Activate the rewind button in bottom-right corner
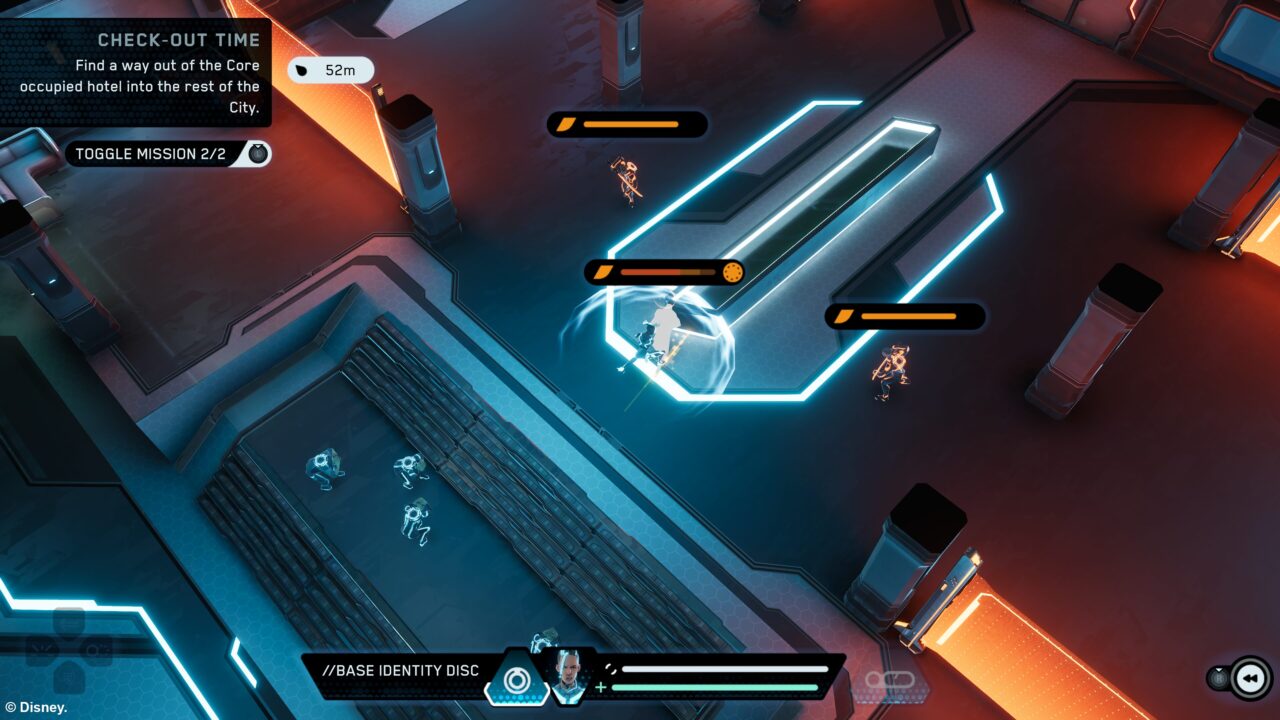 click(1250, 677)
